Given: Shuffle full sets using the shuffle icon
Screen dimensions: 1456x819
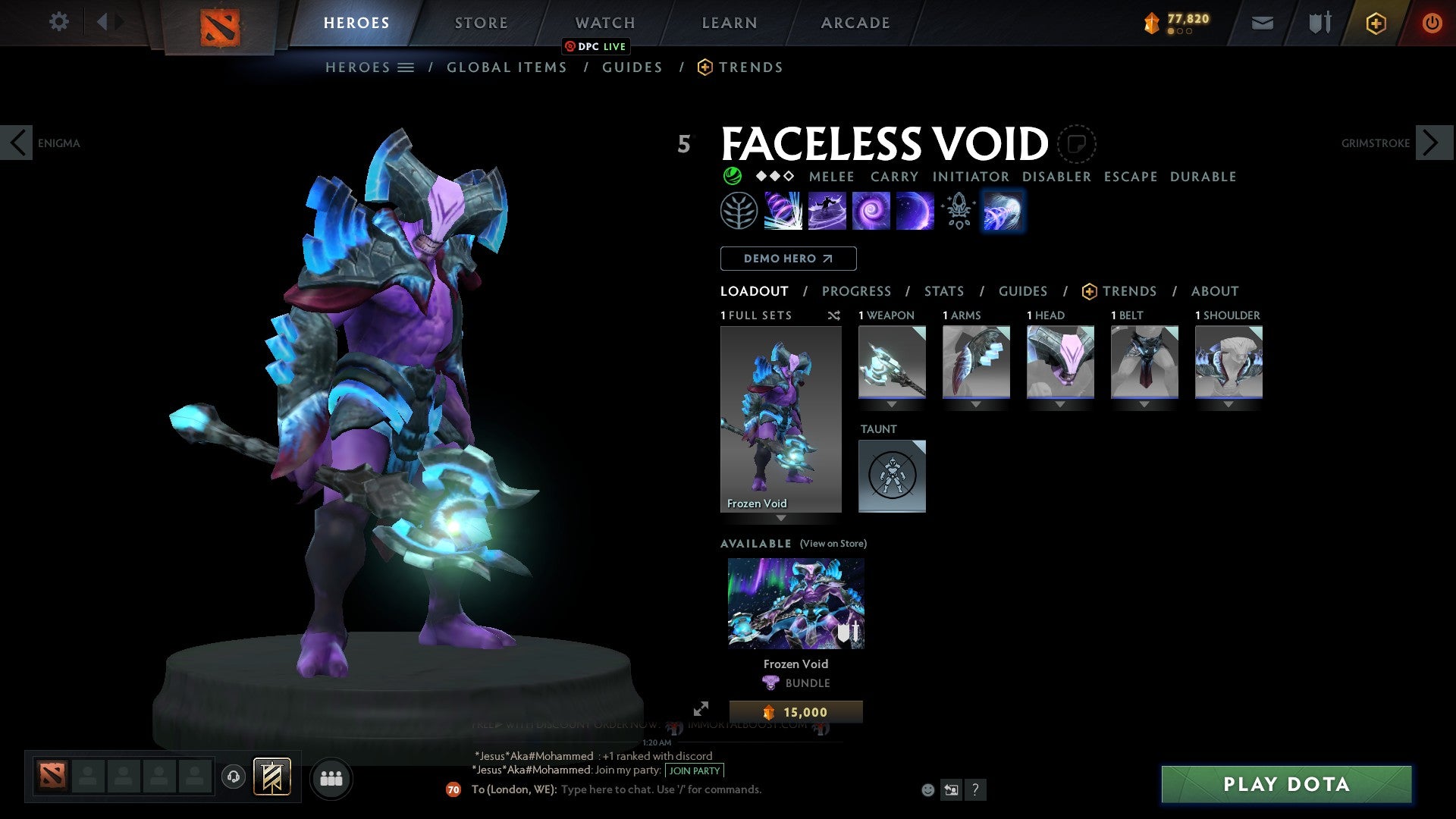Looking at the screenshot, I should [834, 315].
